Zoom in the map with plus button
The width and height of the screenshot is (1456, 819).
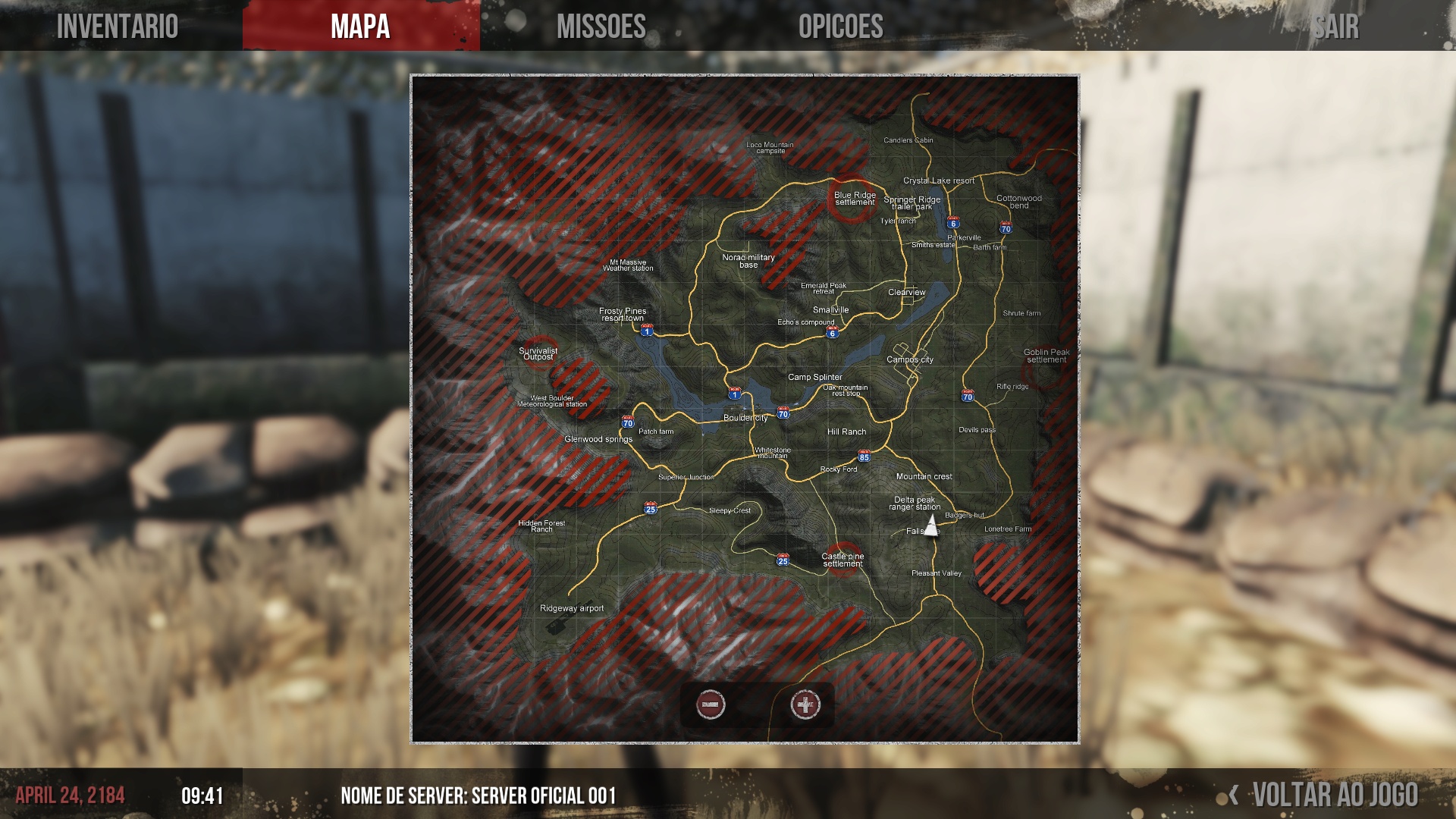coord(805,704)
